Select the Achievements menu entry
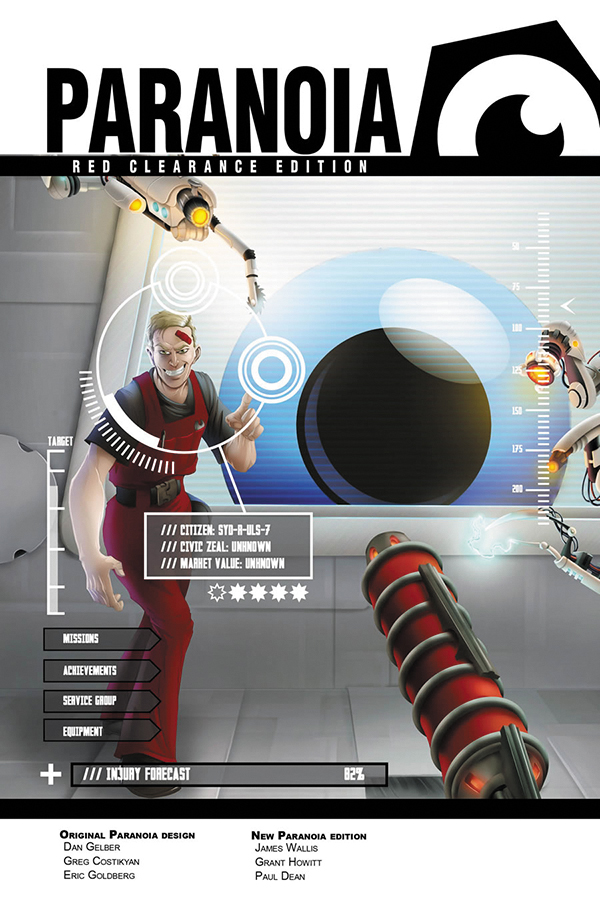The width and height of the screenshot is (600, 900). click(98, 670)
